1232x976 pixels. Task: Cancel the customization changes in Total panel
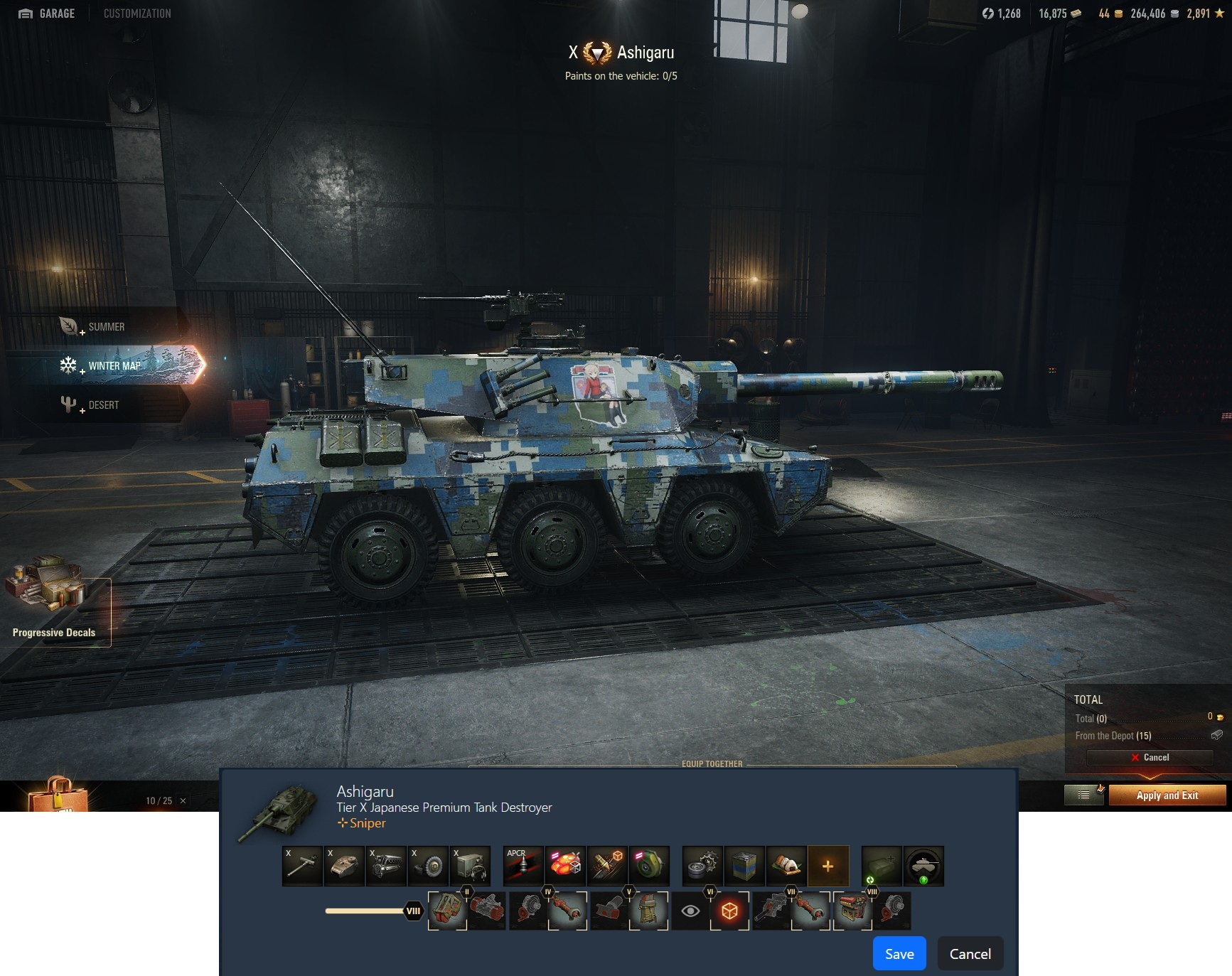(x=1150, y=758)
